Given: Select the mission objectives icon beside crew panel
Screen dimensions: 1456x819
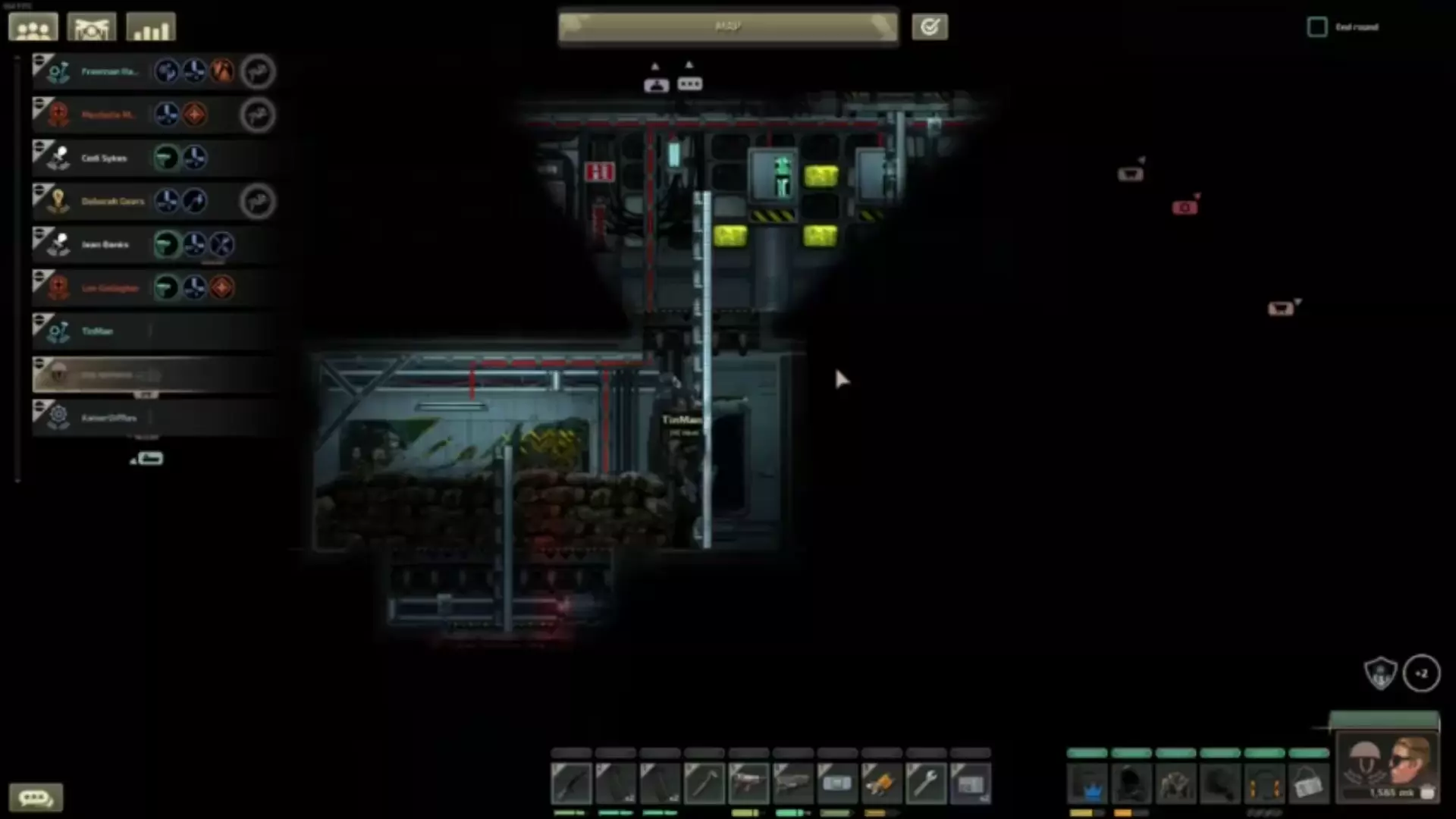Looking at the screenshot, I should click(x=91, y=27).
